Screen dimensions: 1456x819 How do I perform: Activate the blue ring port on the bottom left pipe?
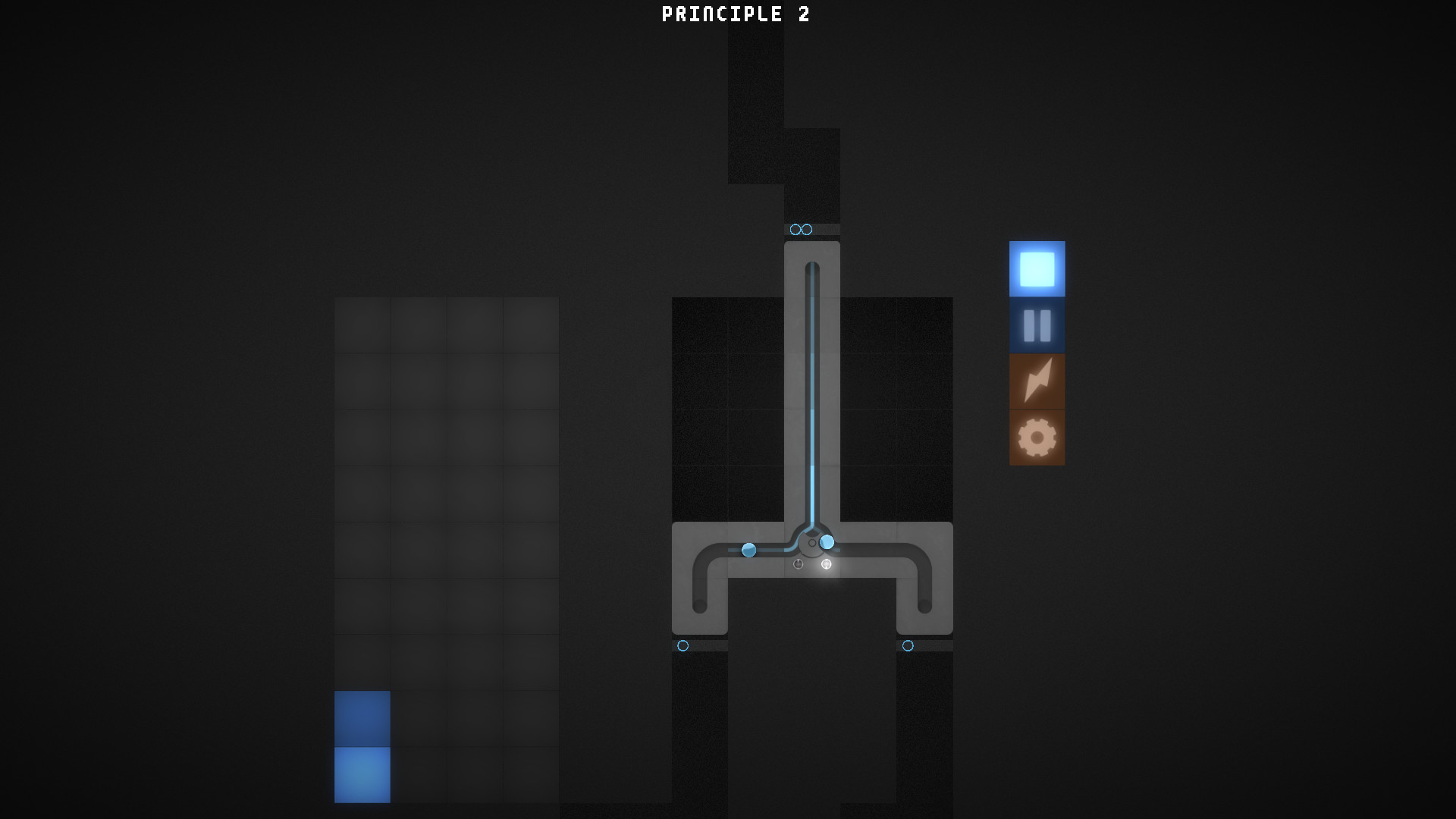(682, 646)
